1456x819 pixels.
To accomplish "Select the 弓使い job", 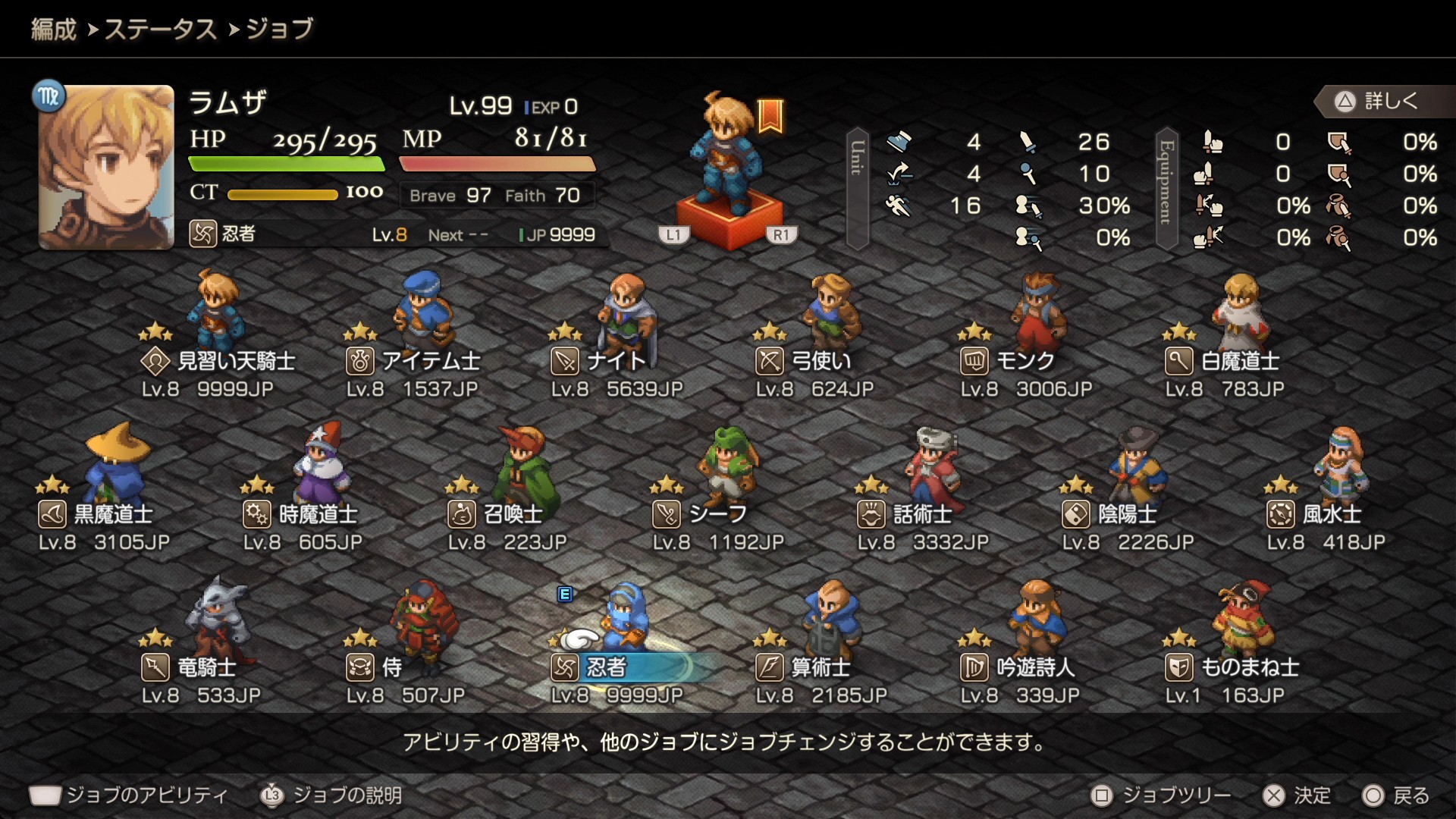I will coord(804,361).
